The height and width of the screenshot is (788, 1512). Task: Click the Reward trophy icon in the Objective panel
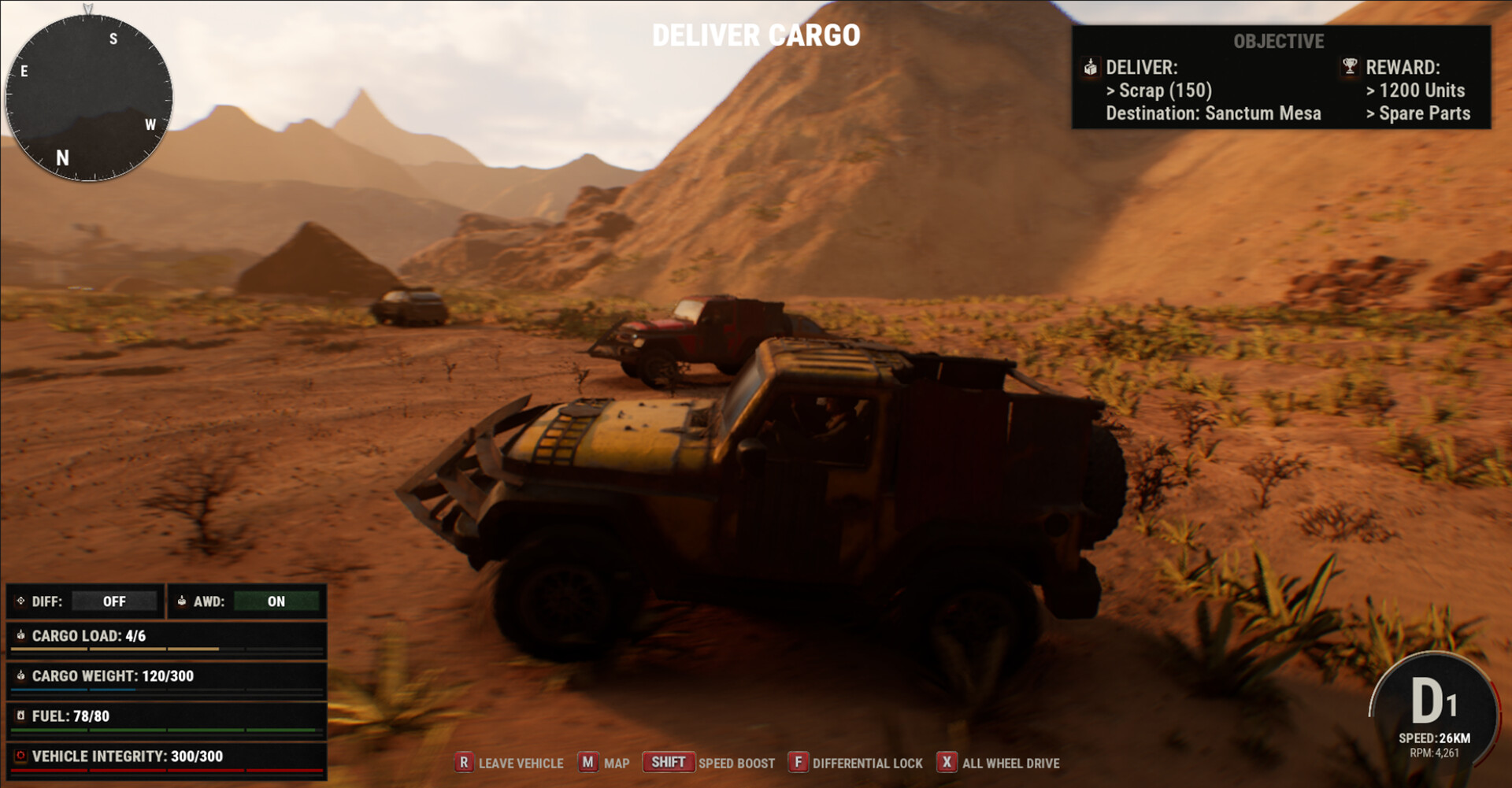1348,68
